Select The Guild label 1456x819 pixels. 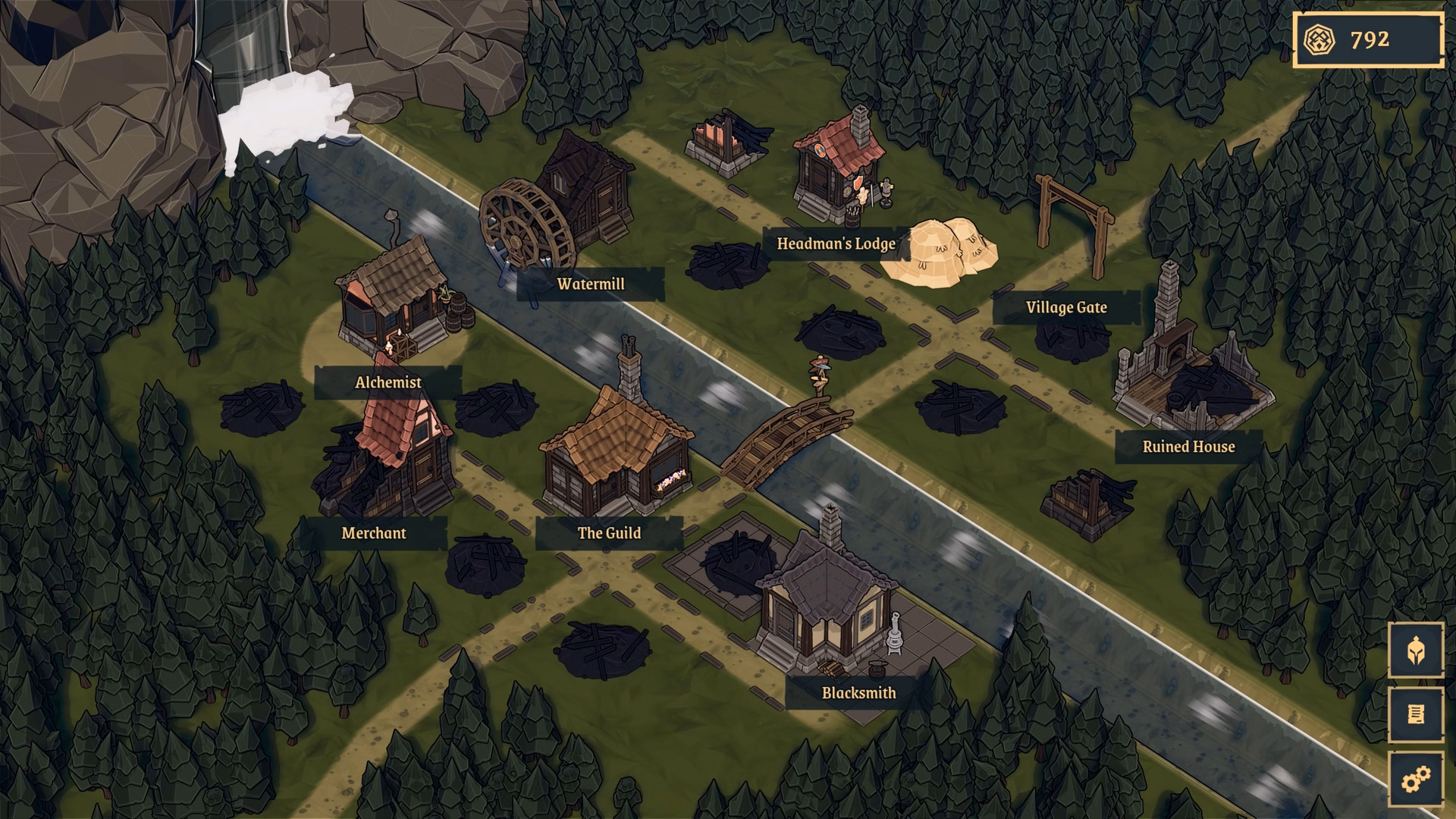pos(609,533)
